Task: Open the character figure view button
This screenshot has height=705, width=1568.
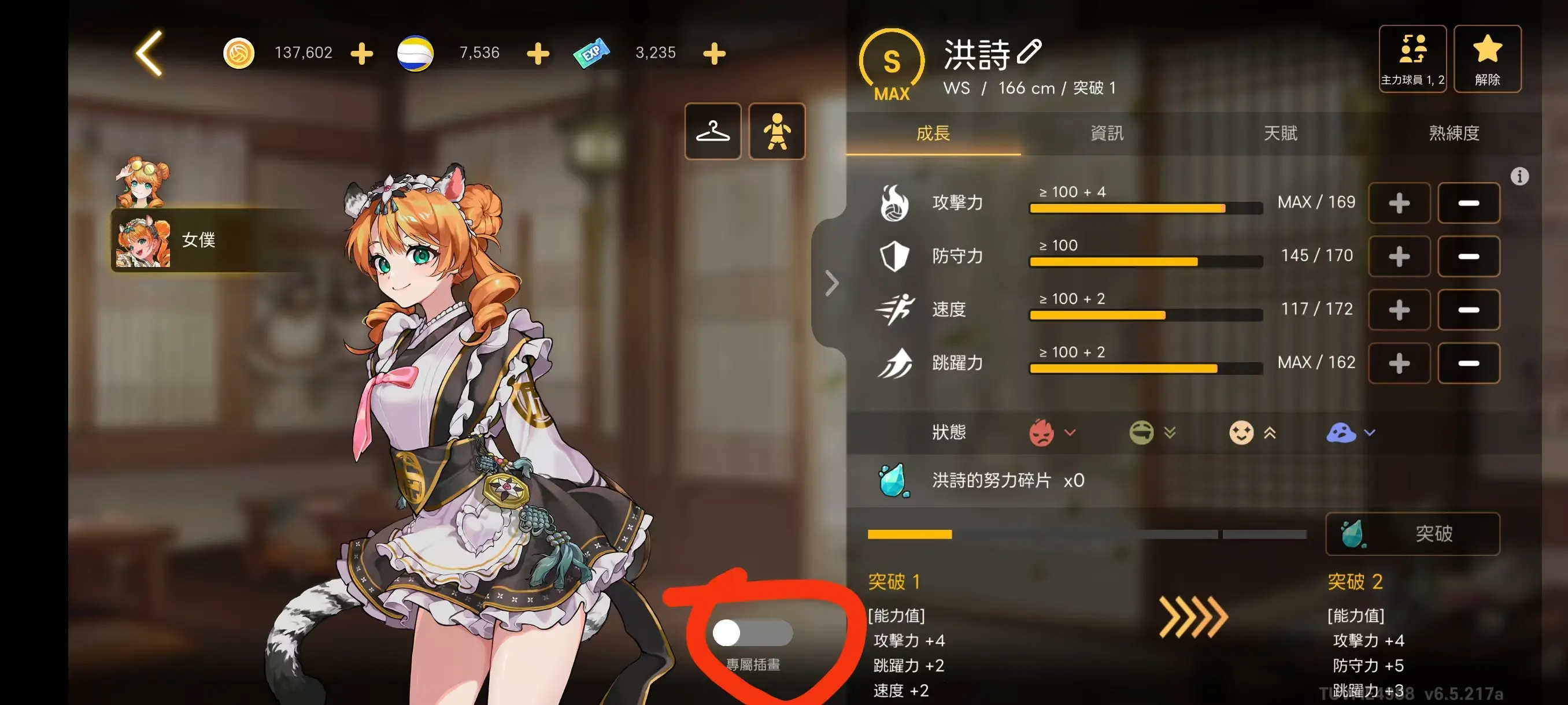Action: point(776,131)
